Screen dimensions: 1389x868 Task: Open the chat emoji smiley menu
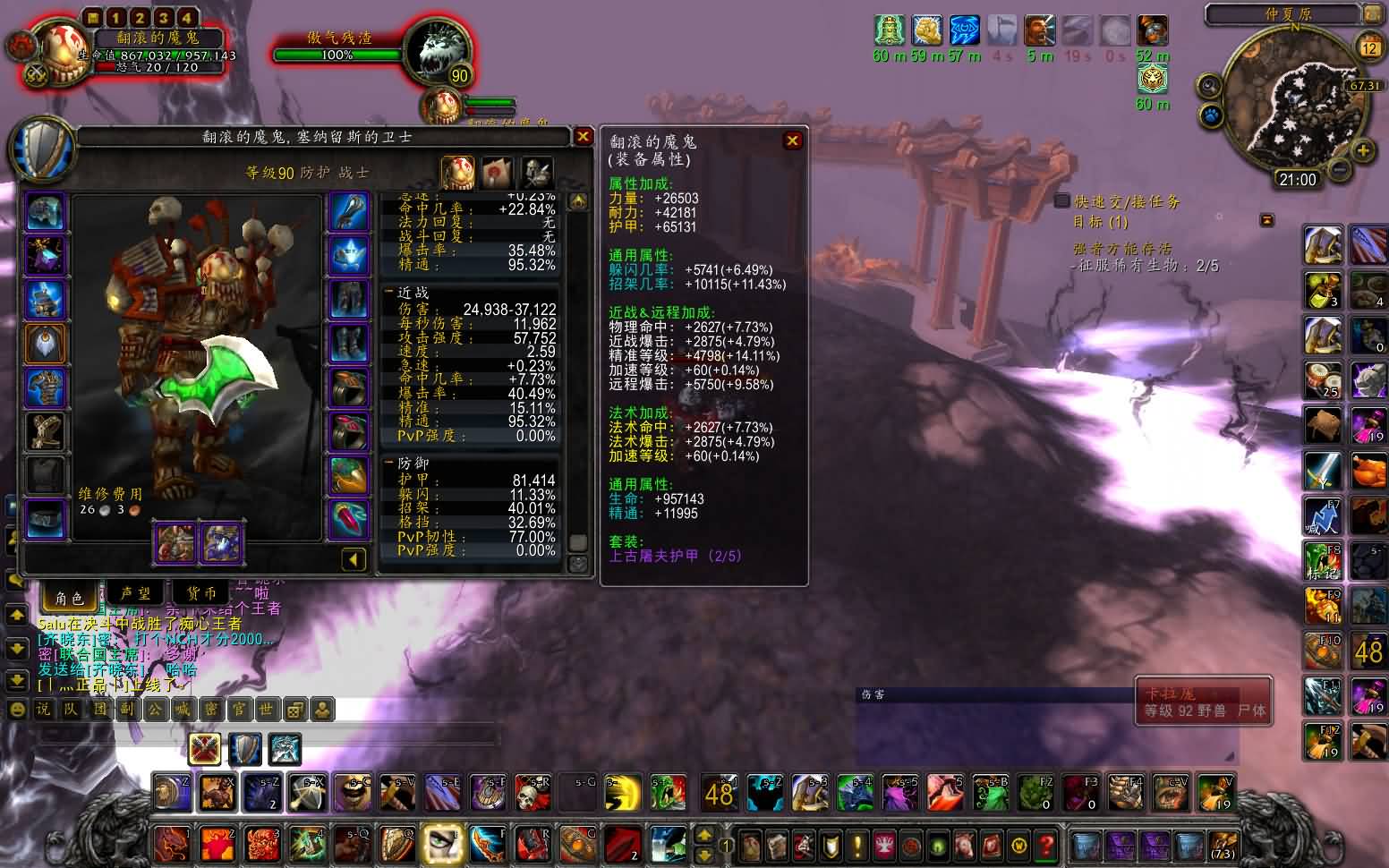[x=16, y=710]
